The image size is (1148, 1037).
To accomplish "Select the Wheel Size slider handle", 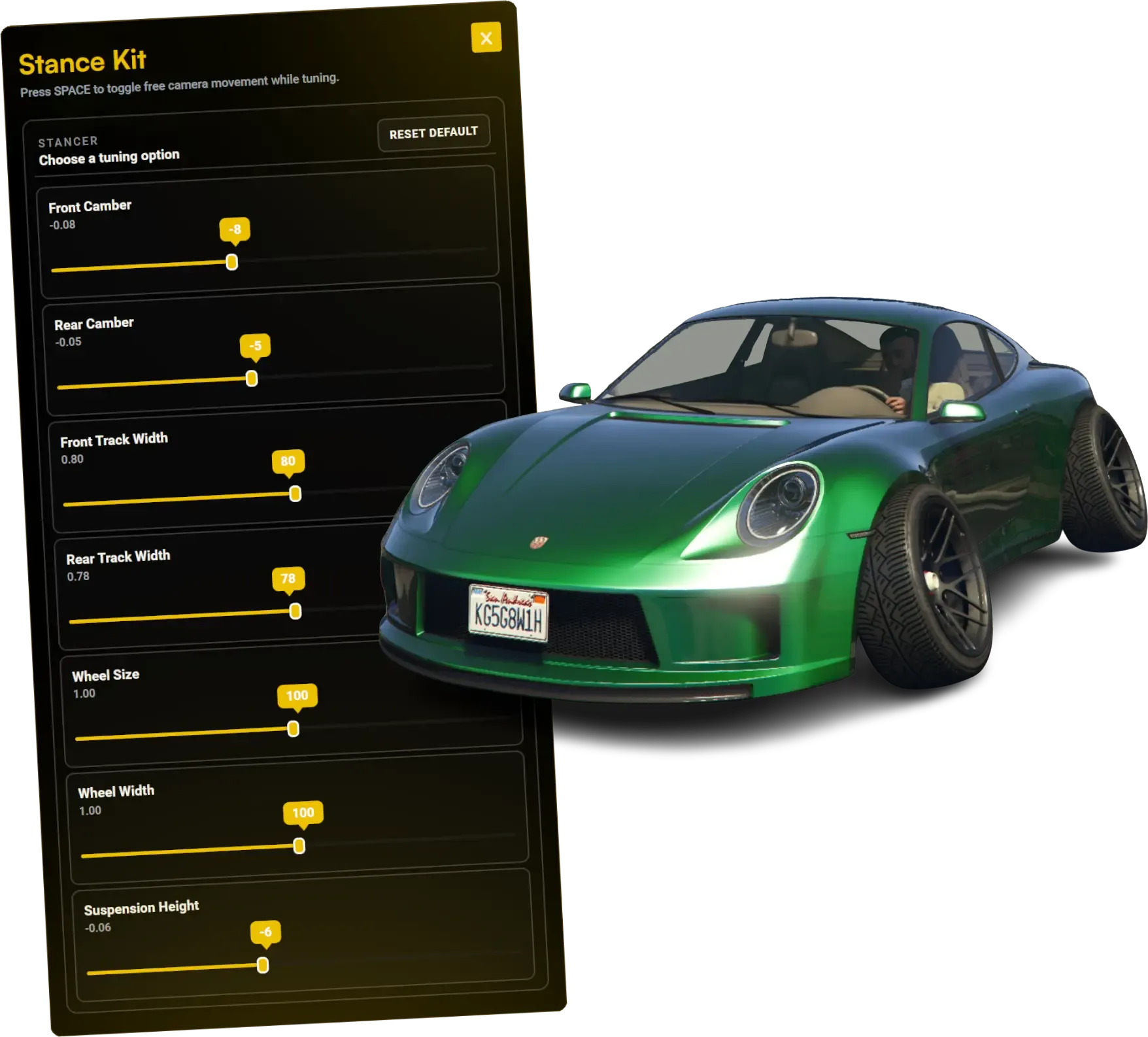I will (x=294, y=728).
